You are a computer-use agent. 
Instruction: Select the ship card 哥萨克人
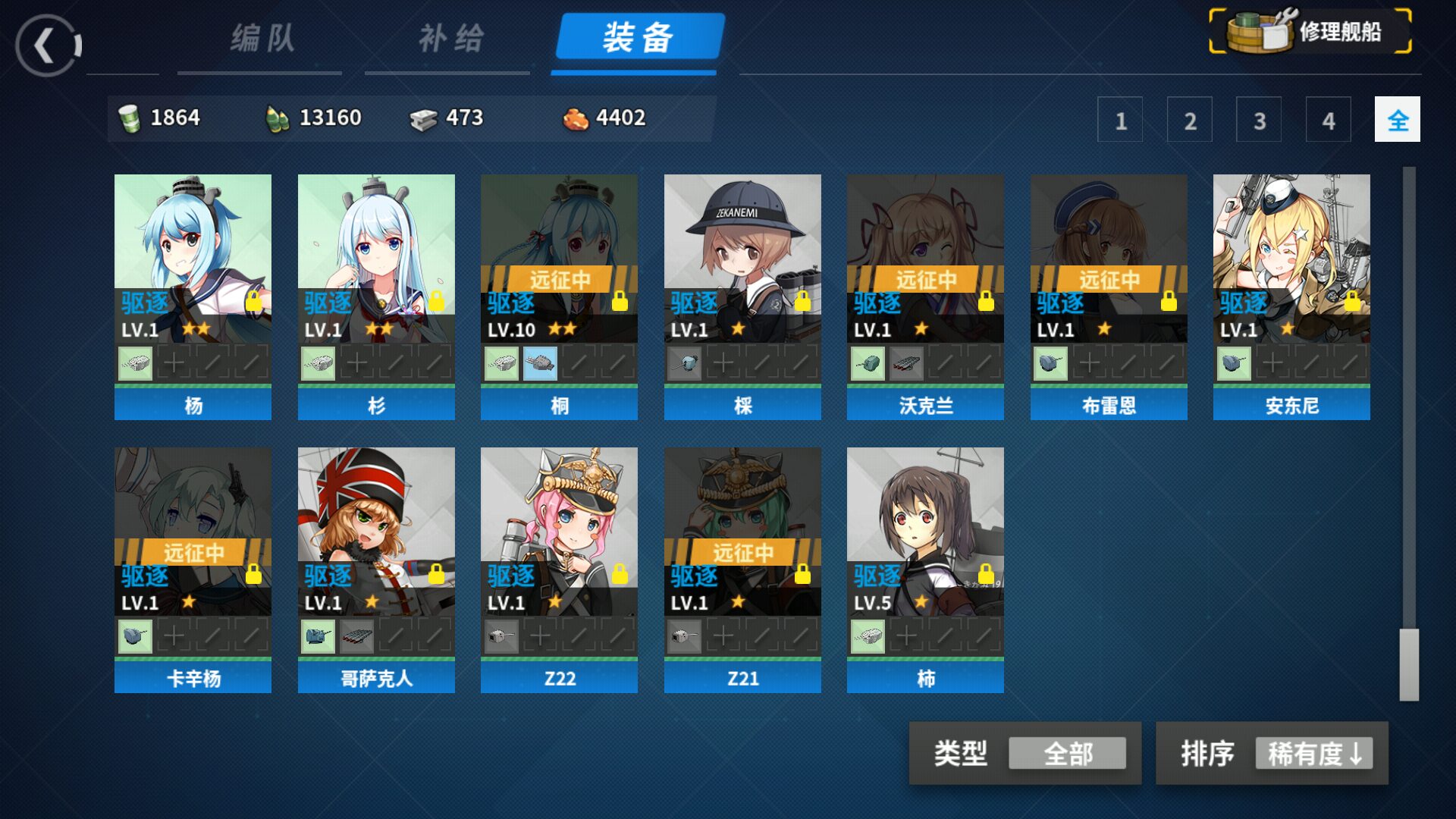coord(376,569)
